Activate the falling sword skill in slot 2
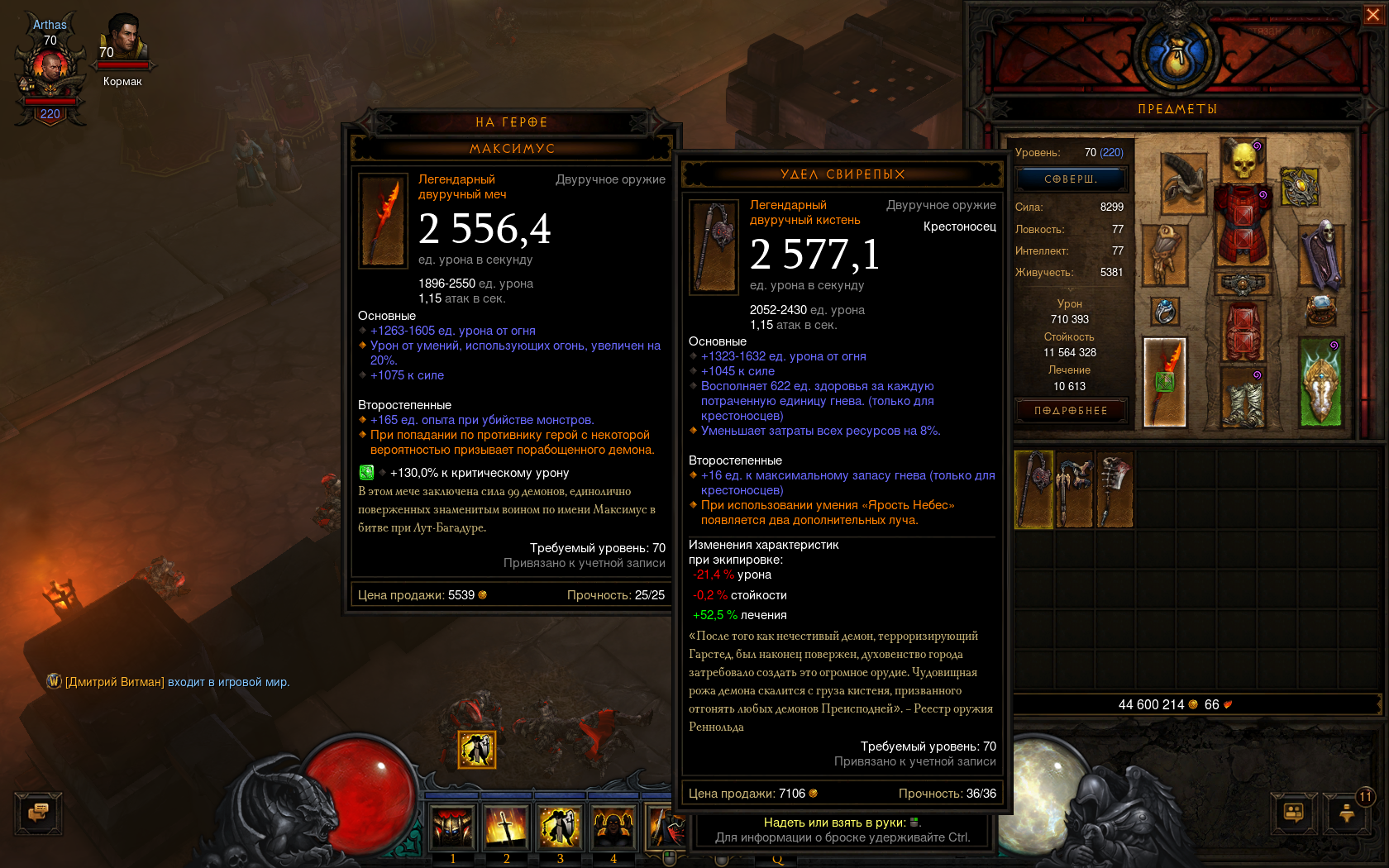Screen dimensions: 1389x868 coord(506,827)
